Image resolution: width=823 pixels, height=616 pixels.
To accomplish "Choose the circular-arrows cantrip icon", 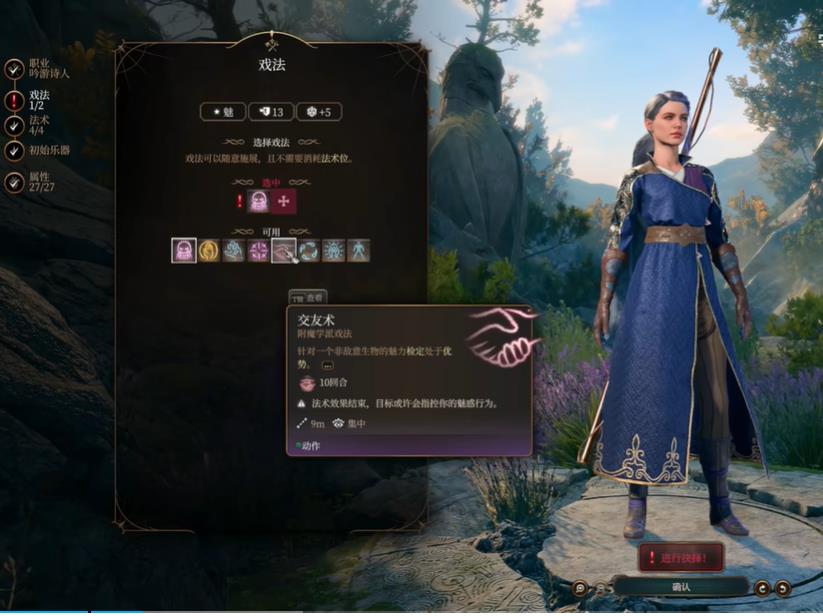I will [309, 250].
